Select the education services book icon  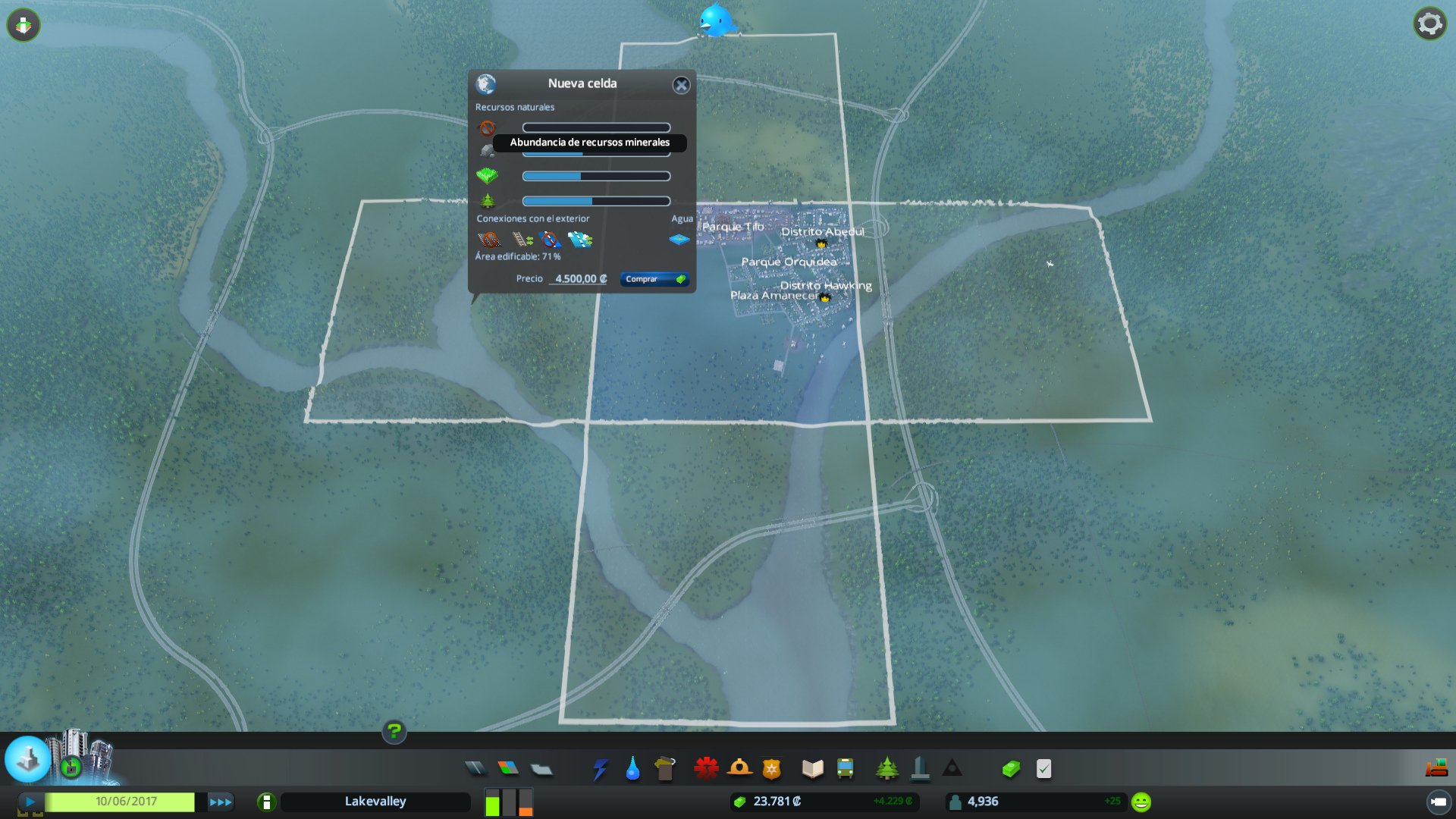tap(811, 768)
